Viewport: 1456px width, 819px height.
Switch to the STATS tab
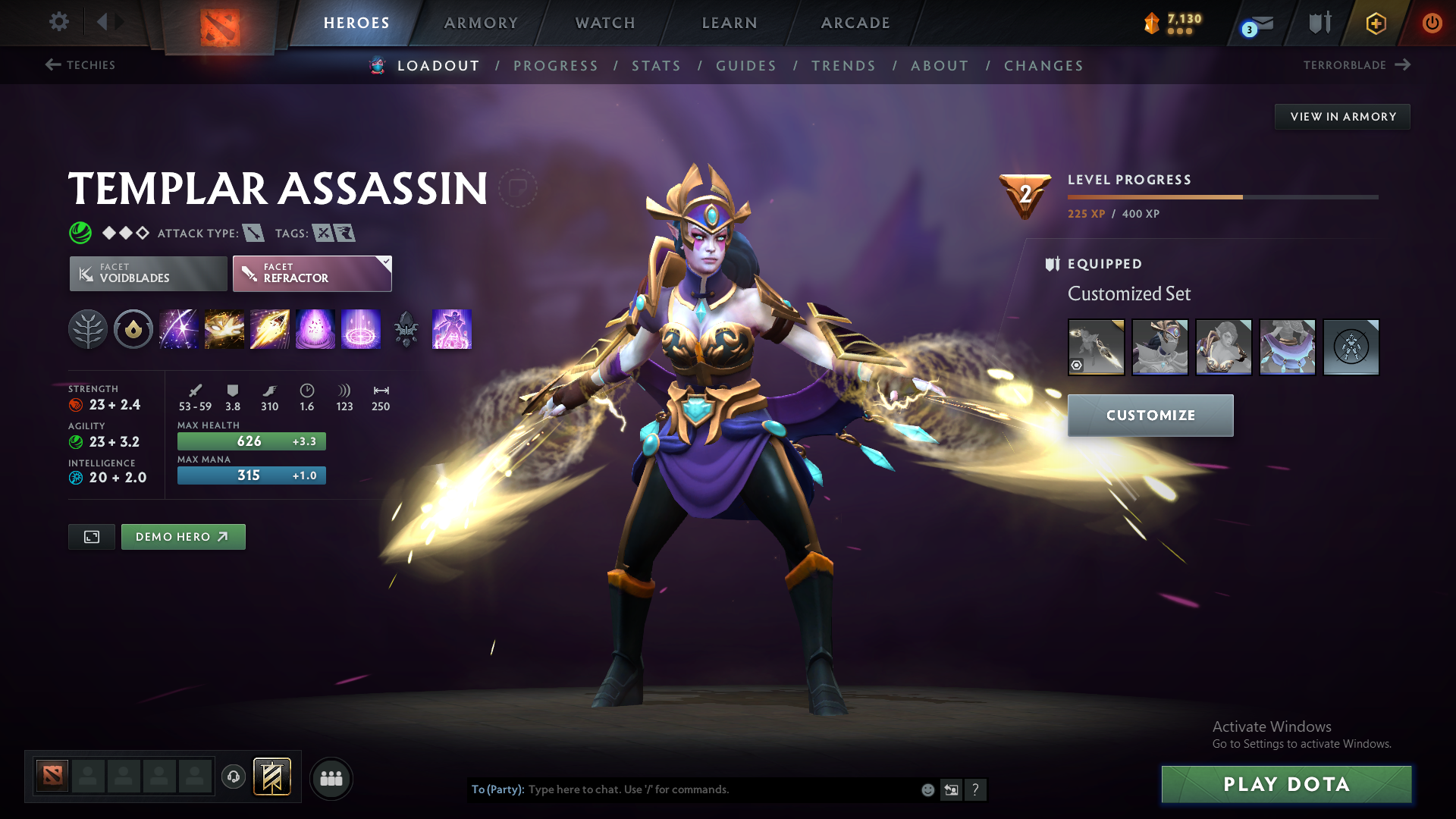tap(656, 66)
